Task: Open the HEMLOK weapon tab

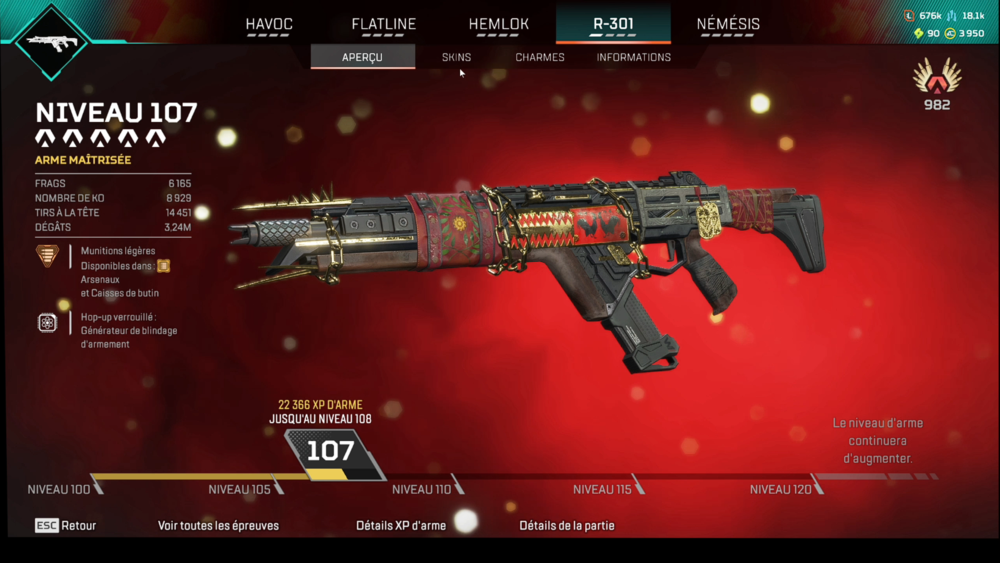Action: [x=499, y=24]
